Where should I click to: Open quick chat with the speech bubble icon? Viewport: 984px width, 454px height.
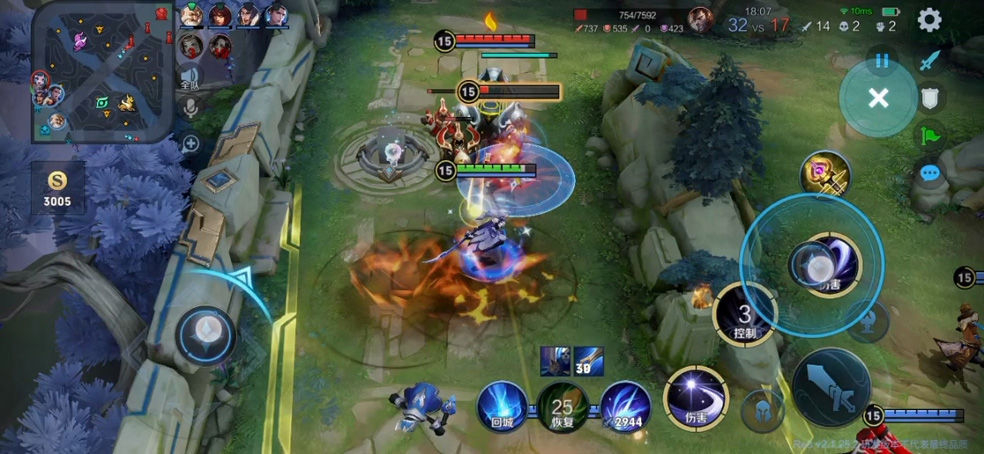931,173
